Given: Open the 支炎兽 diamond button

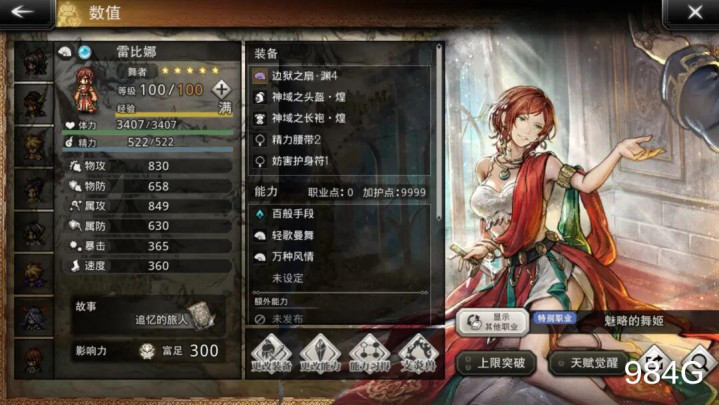Looking at the screenshot, I should click(421, 354).
